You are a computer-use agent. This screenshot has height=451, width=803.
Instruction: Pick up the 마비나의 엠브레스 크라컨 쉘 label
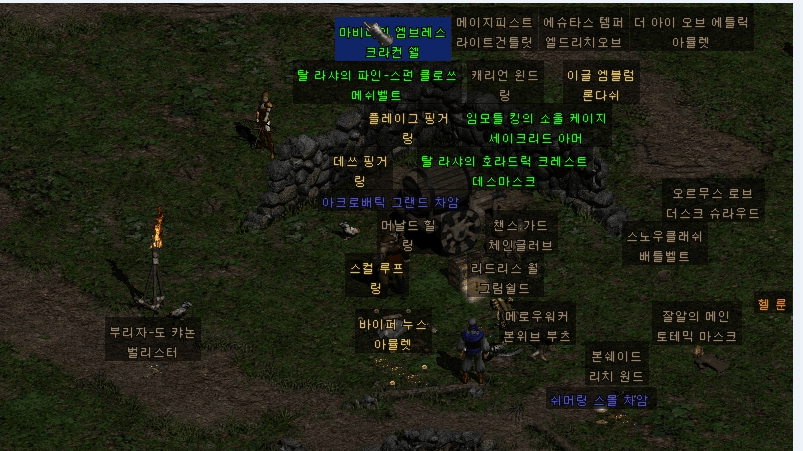392,41
